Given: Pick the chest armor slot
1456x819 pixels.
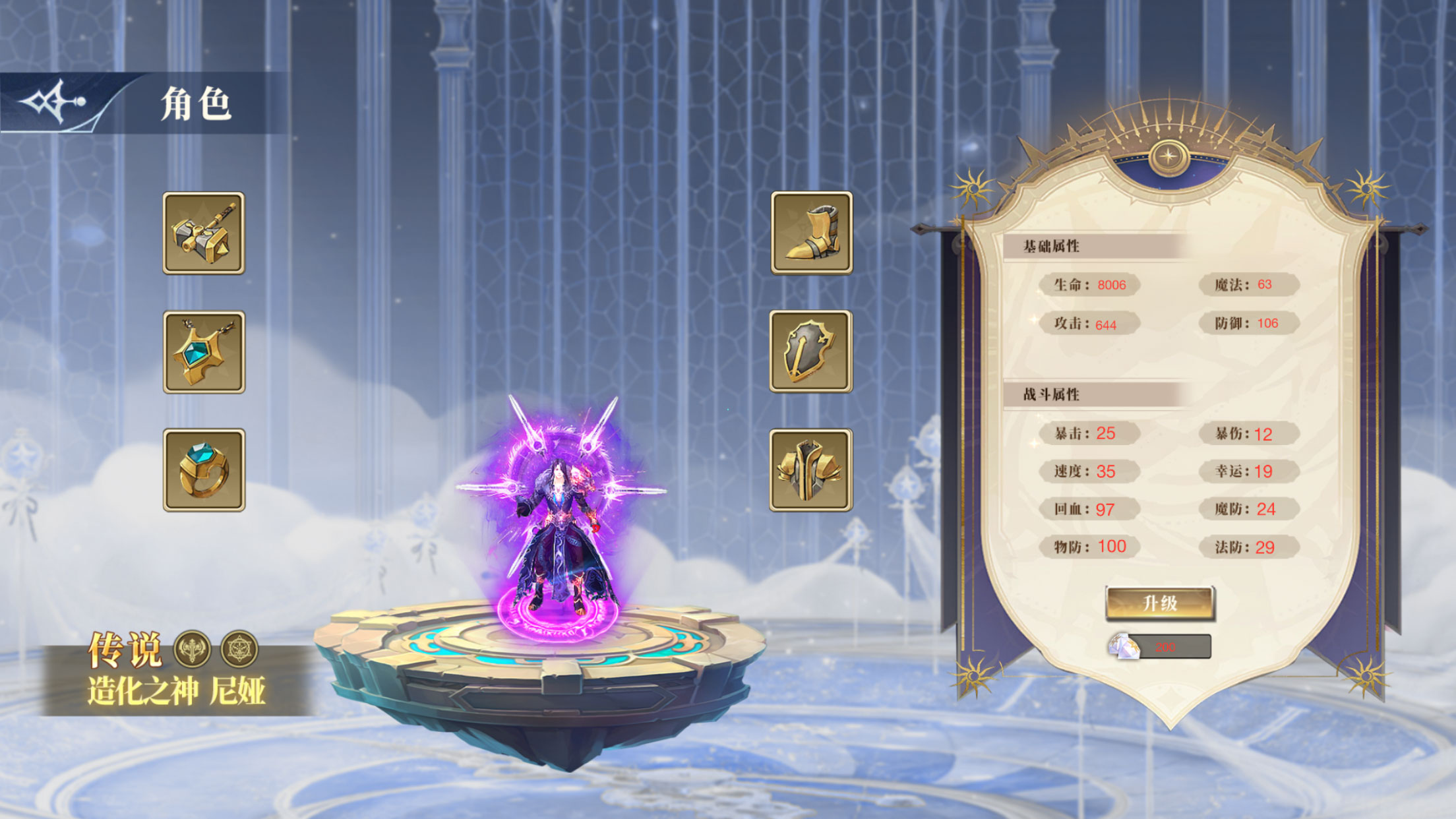Looking at the screenshot, I should pyautogui.click(x=810, y=470).
